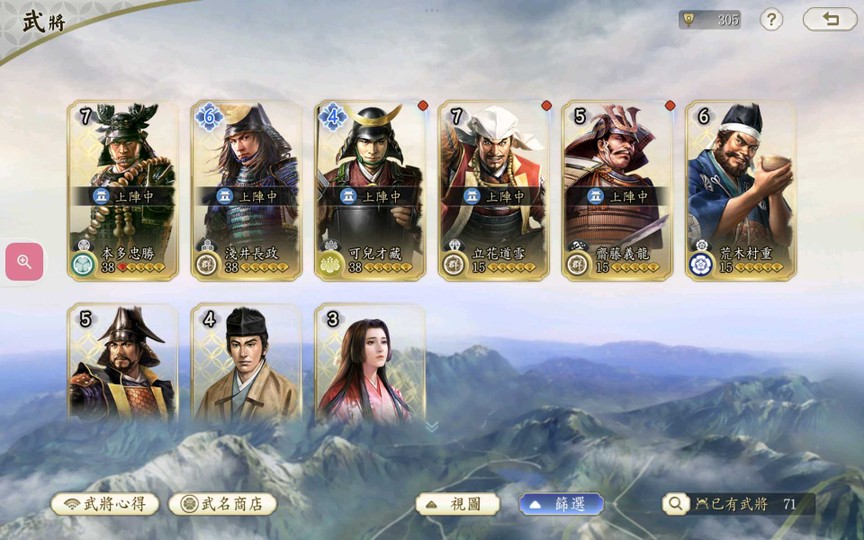The image size is (864, 540).
Task: Change the 視圖 view mode
Action: pos(458,504)
